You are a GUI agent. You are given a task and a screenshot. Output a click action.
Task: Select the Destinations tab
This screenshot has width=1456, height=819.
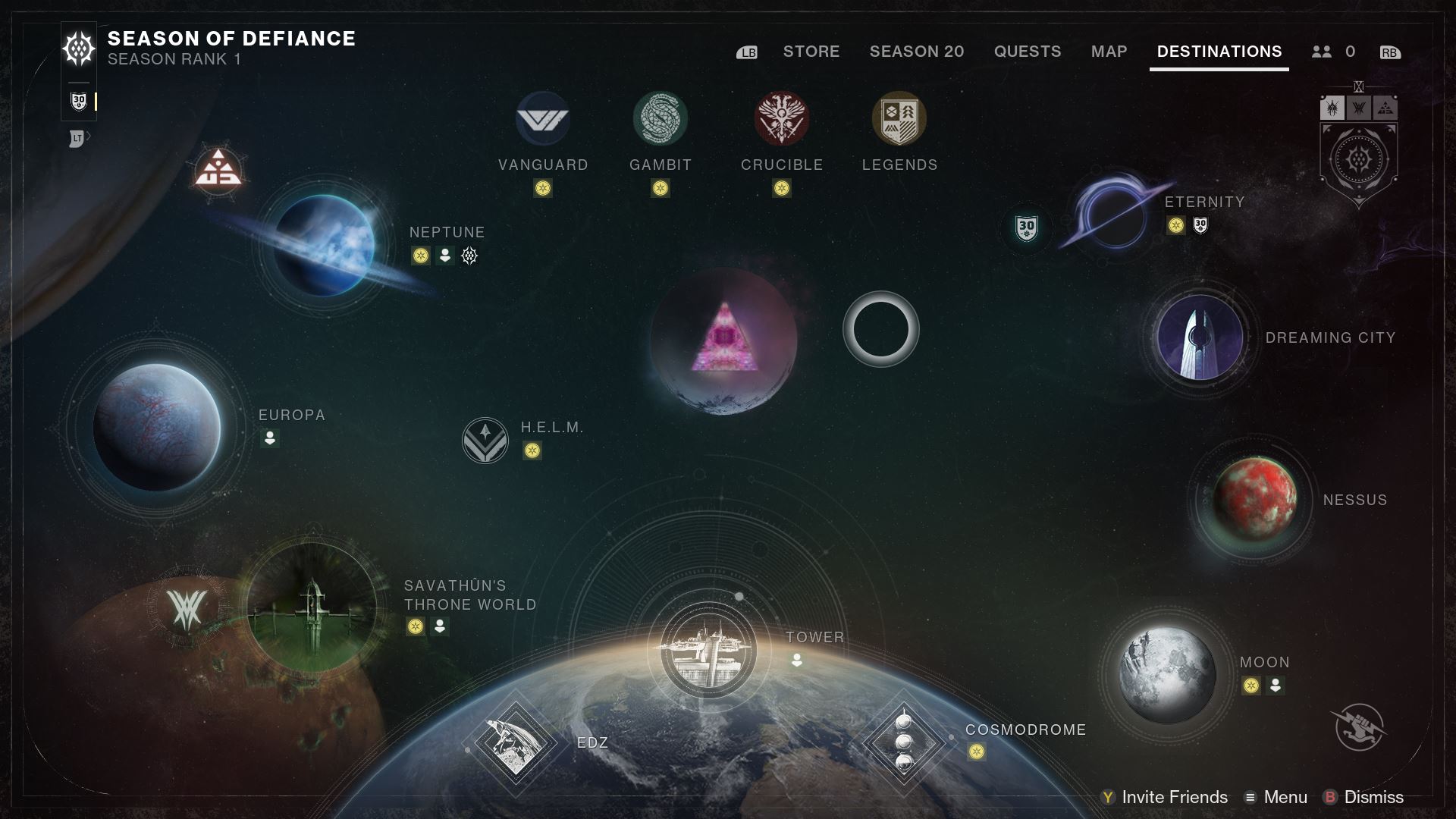[x=1219, y=52]
